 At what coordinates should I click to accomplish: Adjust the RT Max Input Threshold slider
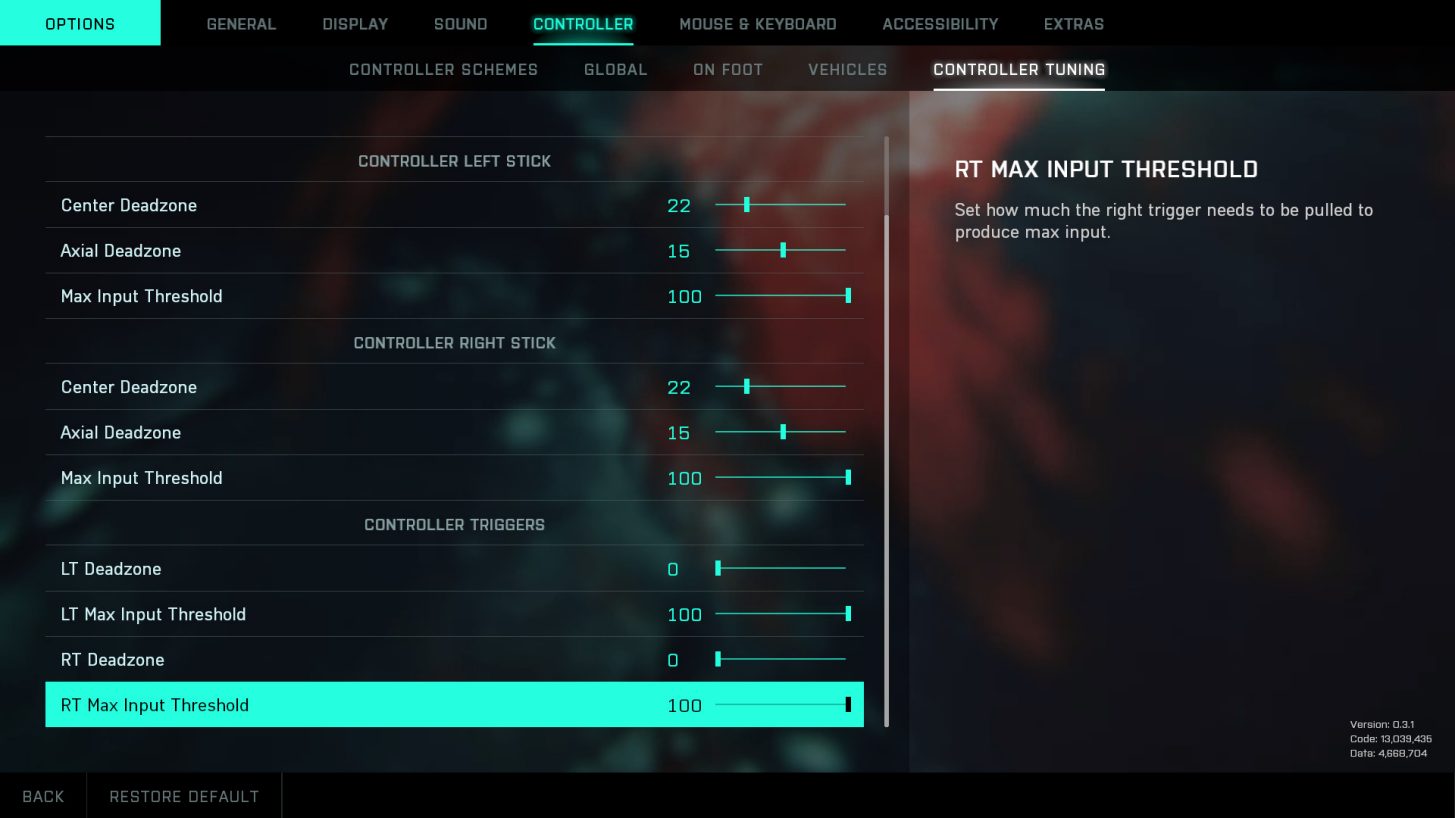point(780,705)
